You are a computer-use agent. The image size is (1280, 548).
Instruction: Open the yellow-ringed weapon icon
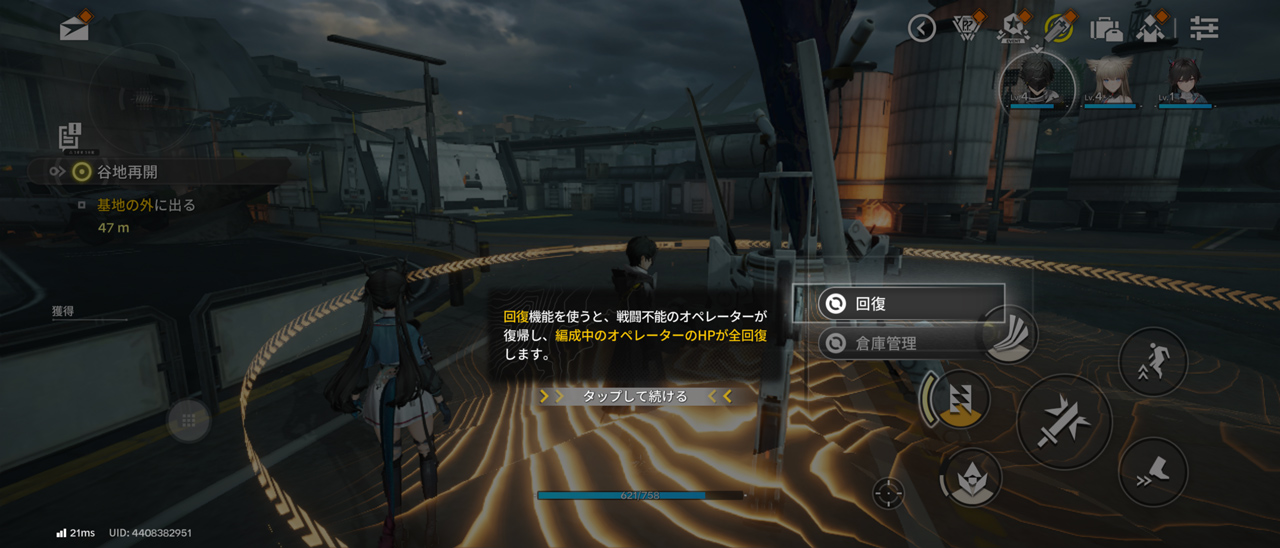pos(1058,28)
